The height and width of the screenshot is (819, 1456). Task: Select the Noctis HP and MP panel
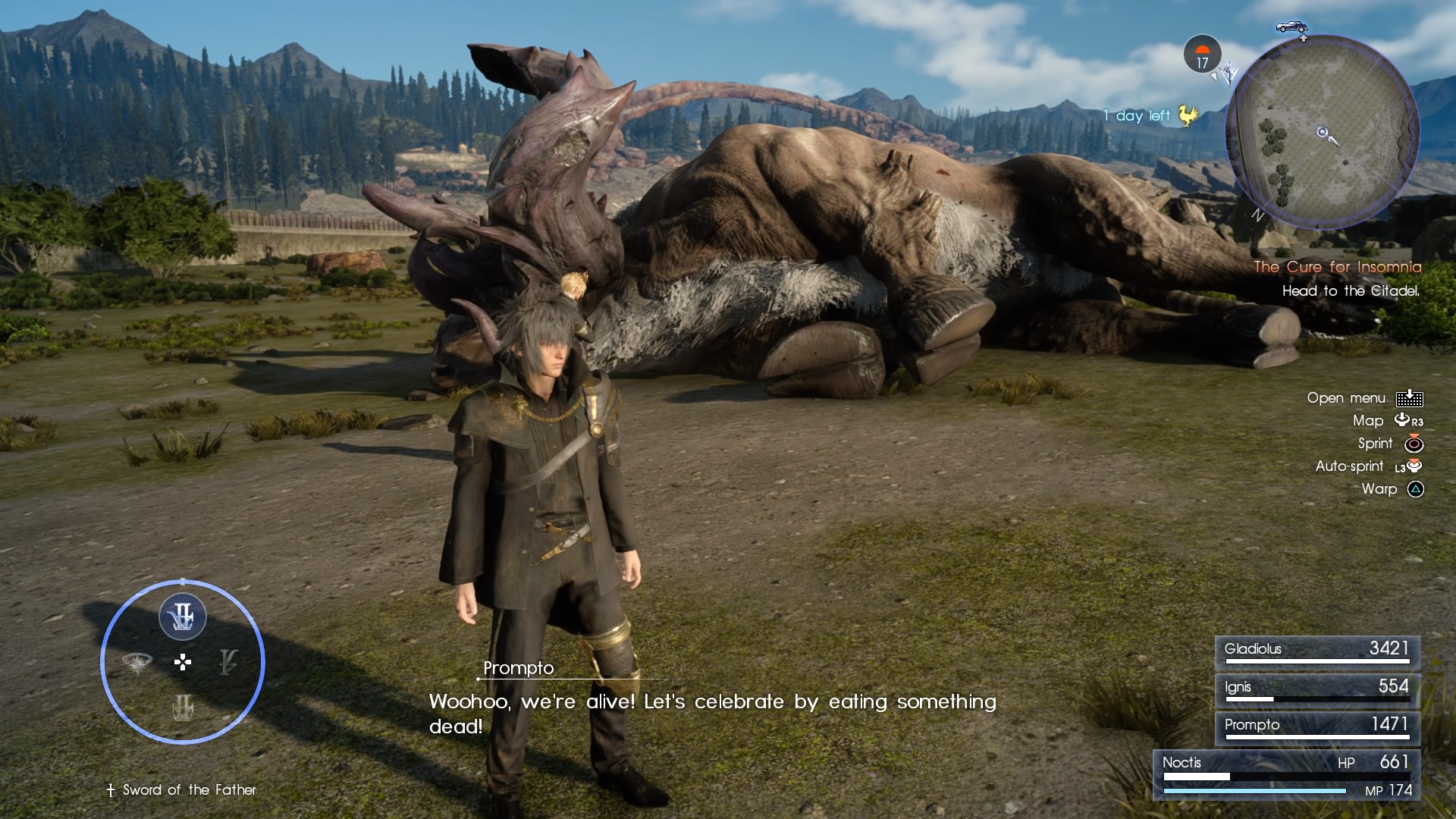pos(1287,775)
